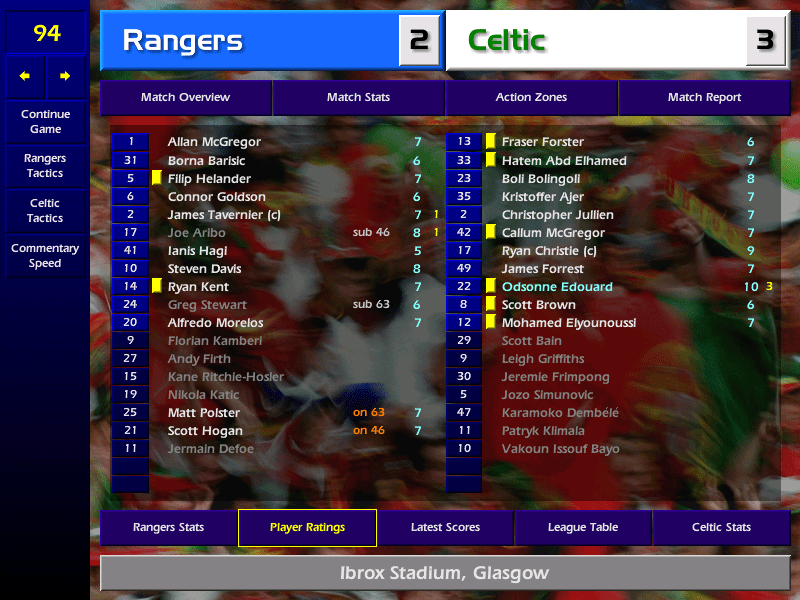The height and width of the screenshot is (600, 800).
Task: Change the Commentary Speed
Action: (x=45, y=256)
